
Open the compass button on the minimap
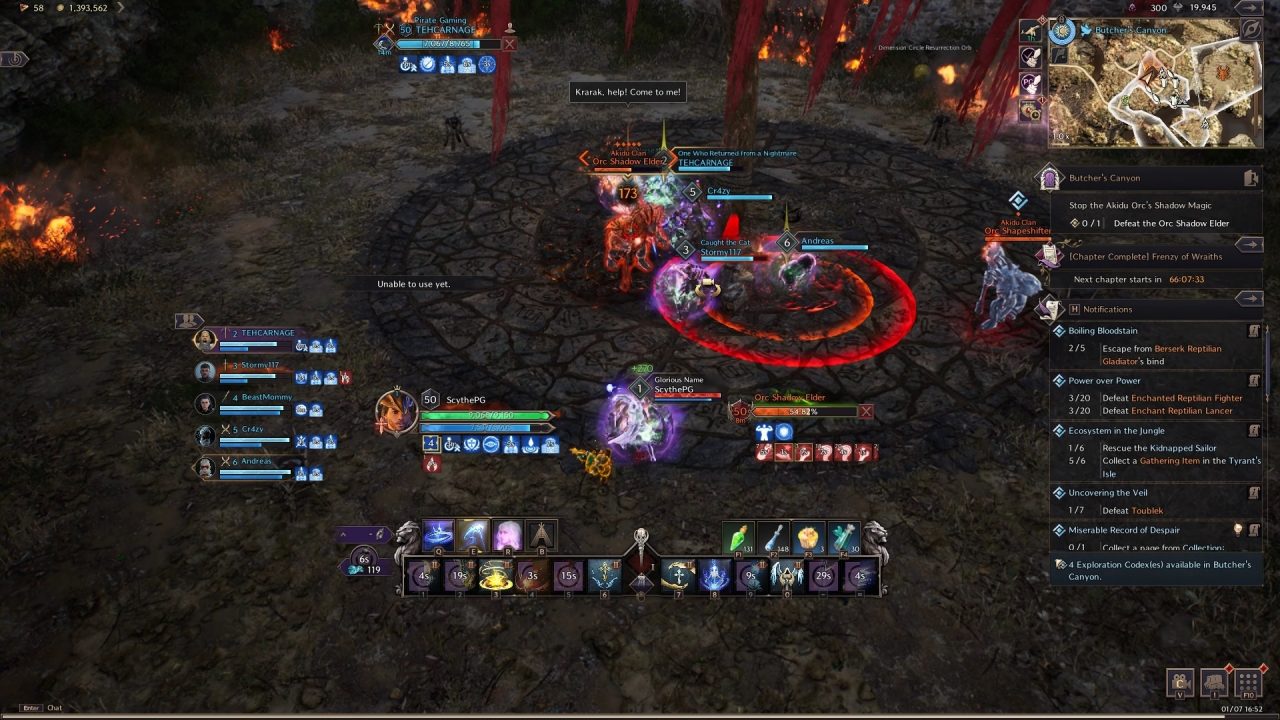click(x=1250, y=30)
